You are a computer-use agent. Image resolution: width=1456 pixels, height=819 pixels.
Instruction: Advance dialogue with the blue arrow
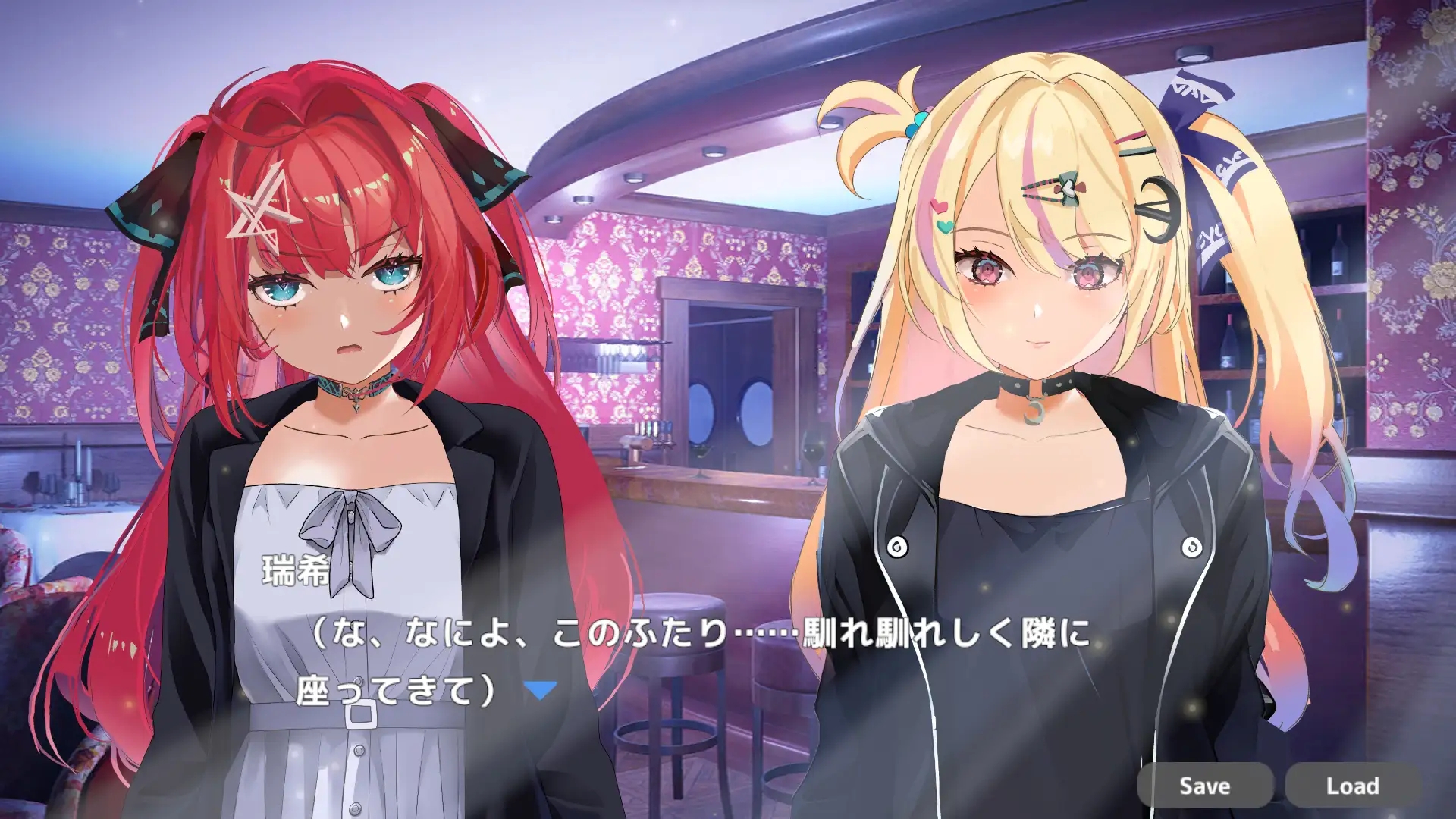pyautogui.click(x=541, y=690)
